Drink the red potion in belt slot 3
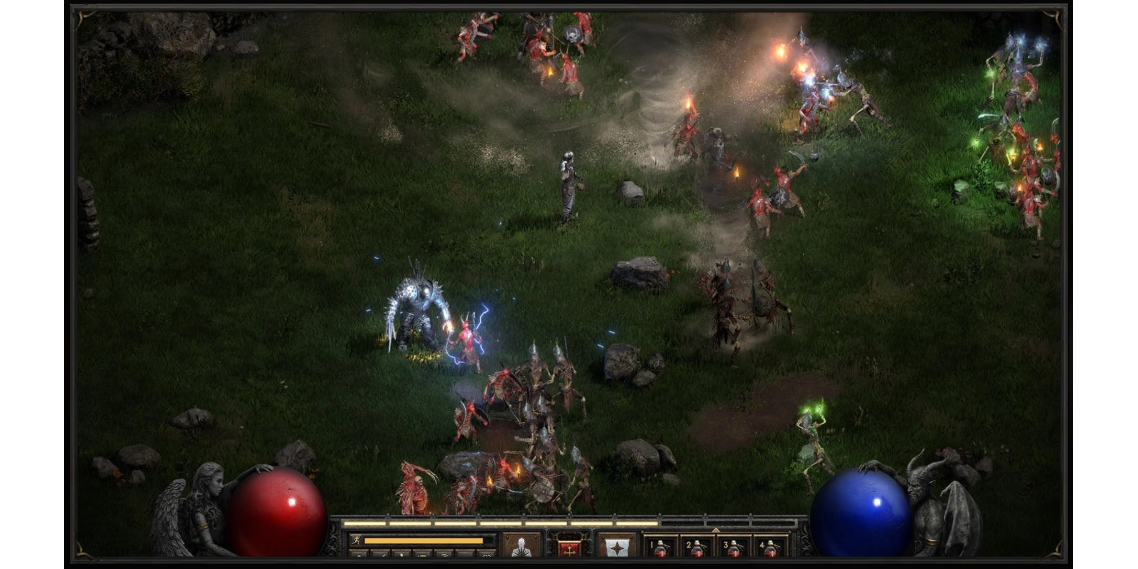 [734, 547]
